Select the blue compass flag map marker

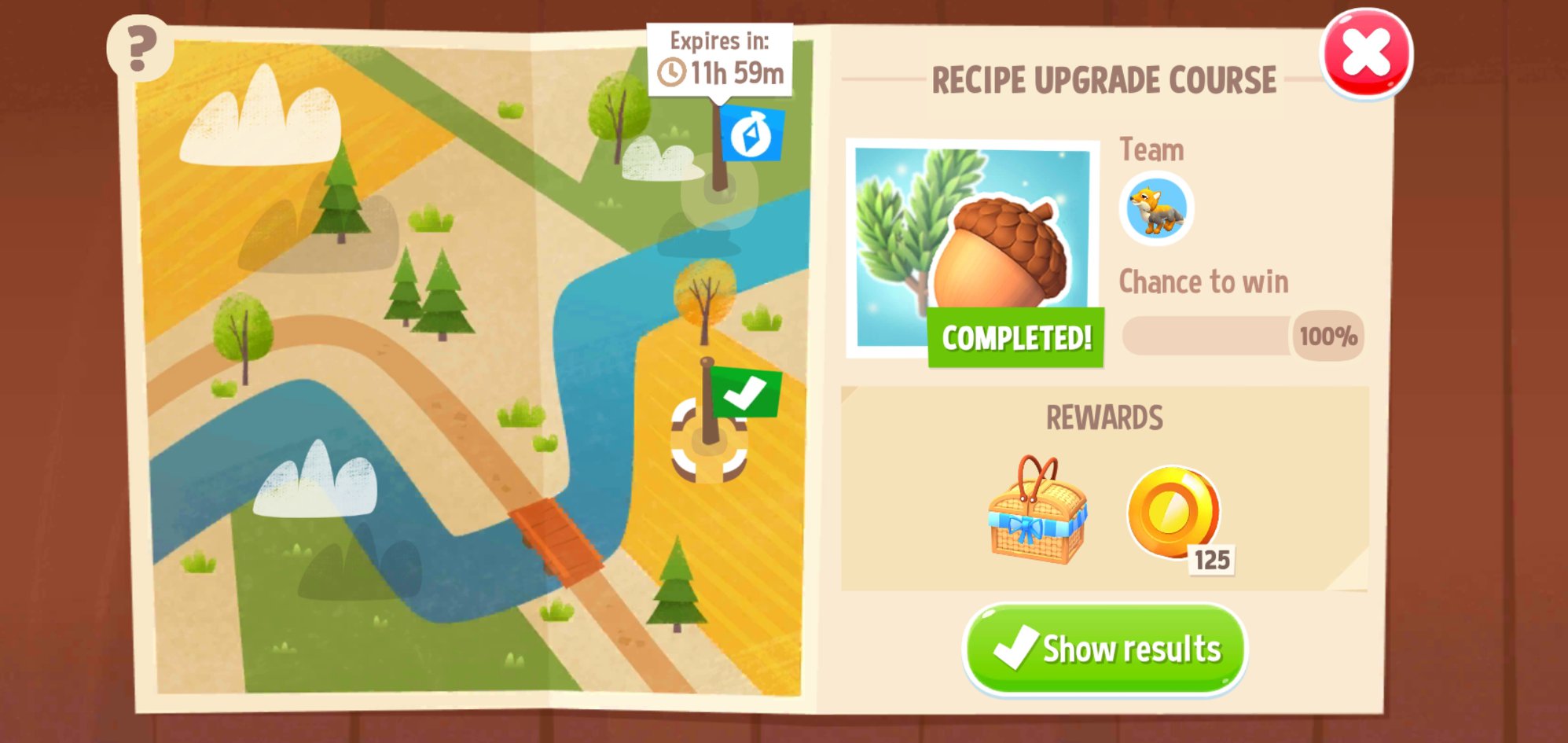pos(751,134)
